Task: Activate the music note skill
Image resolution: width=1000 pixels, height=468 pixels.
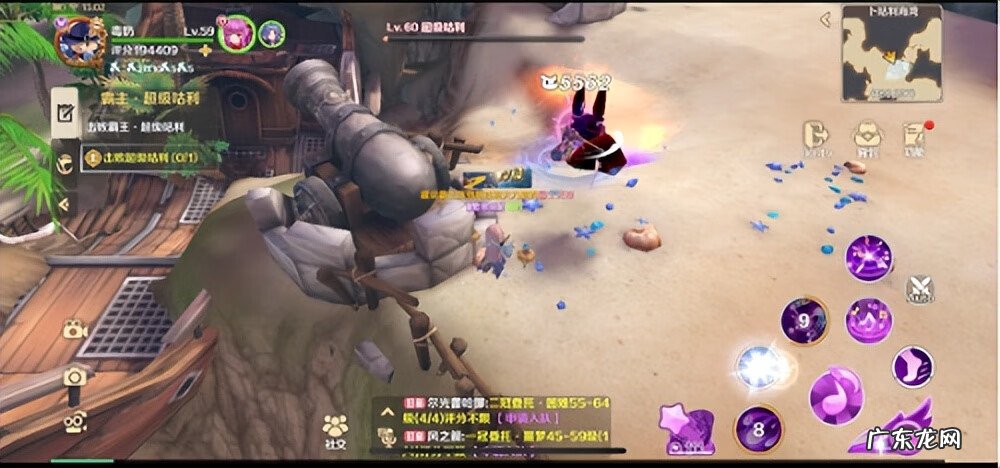Action: 837,394
